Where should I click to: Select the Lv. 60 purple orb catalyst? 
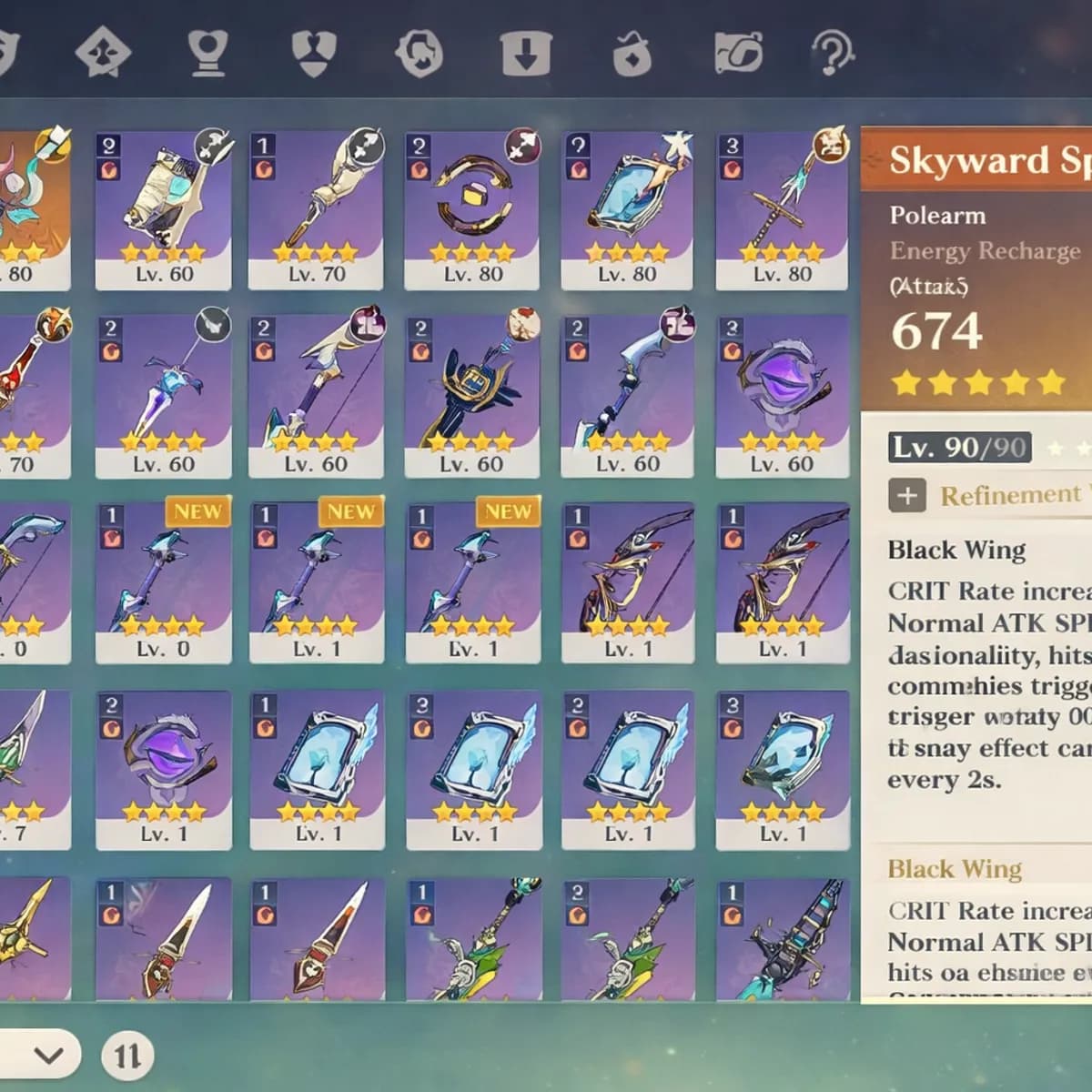782,396
